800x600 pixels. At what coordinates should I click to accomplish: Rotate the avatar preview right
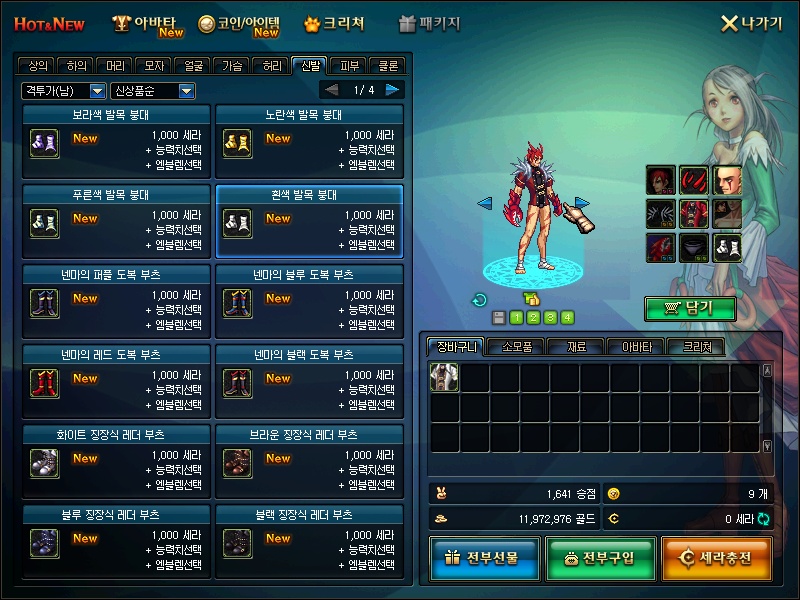[582, 204]
